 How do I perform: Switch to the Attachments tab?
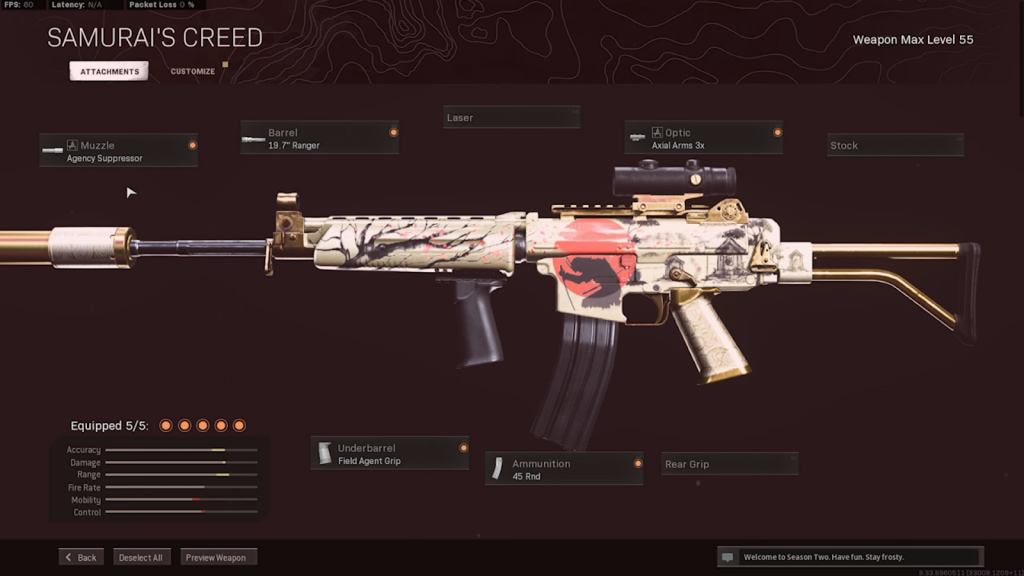coord(109,72)
